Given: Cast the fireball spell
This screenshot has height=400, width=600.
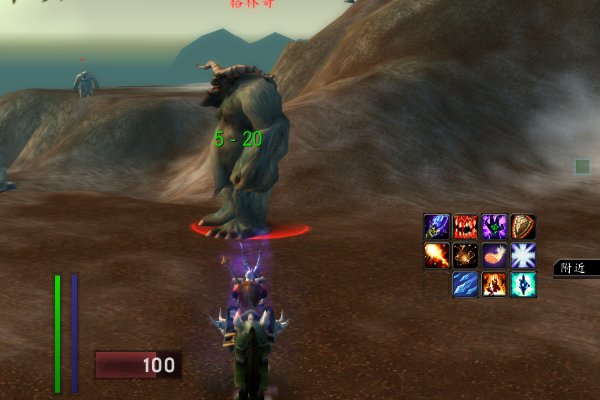Looking at the screenshot, I should [x=436, y=255].
